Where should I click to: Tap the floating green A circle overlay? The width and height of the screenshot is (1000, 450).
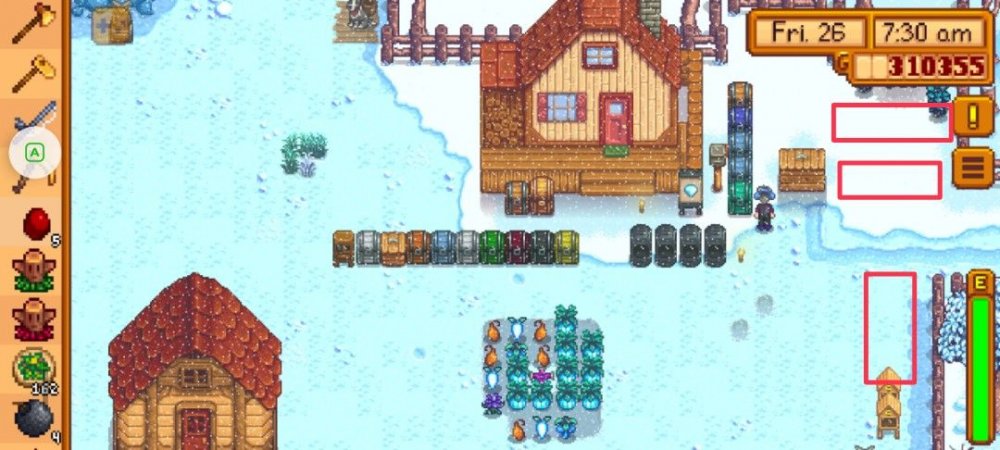point(35,153)
